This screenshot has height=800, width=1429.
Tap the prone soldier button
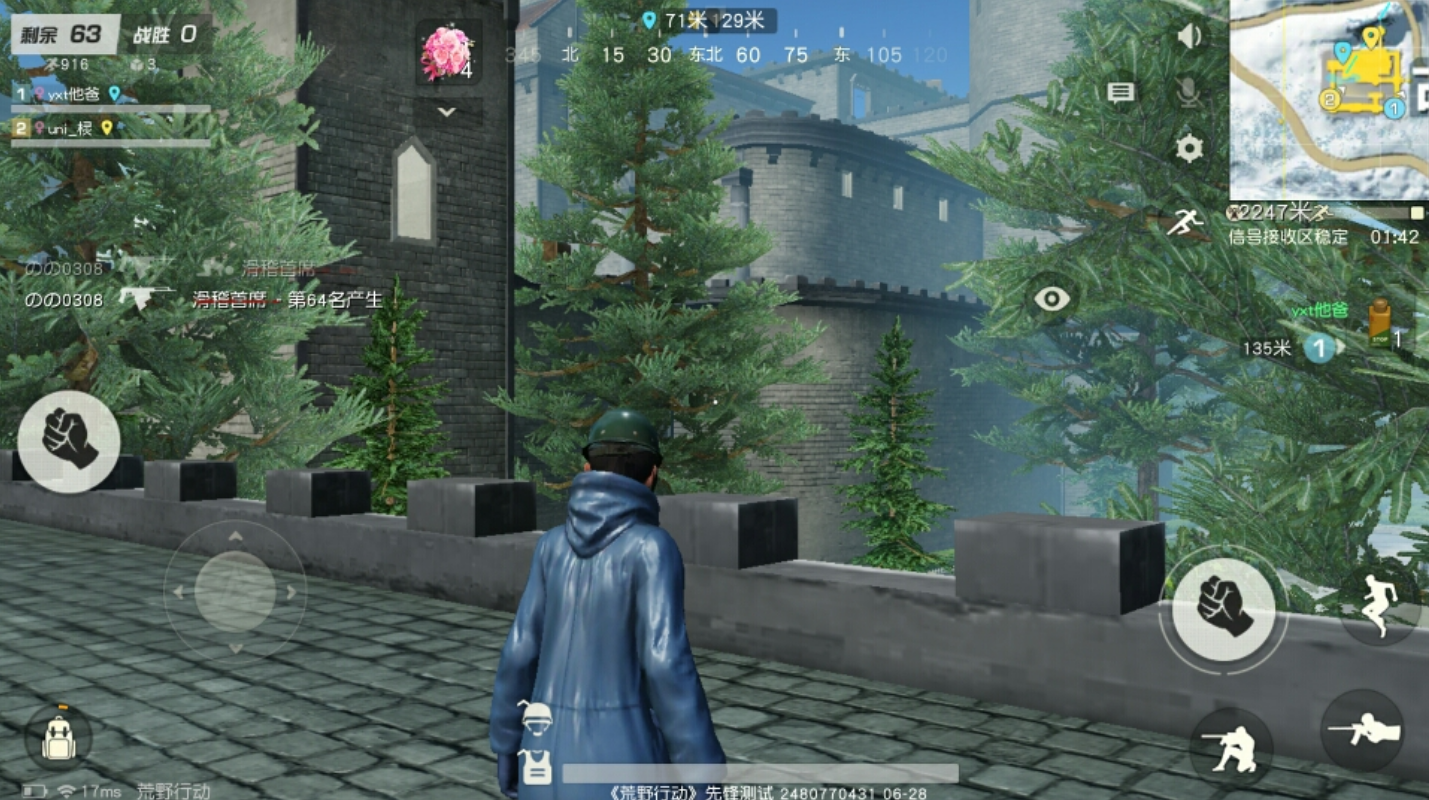(x=1361, y=731)
